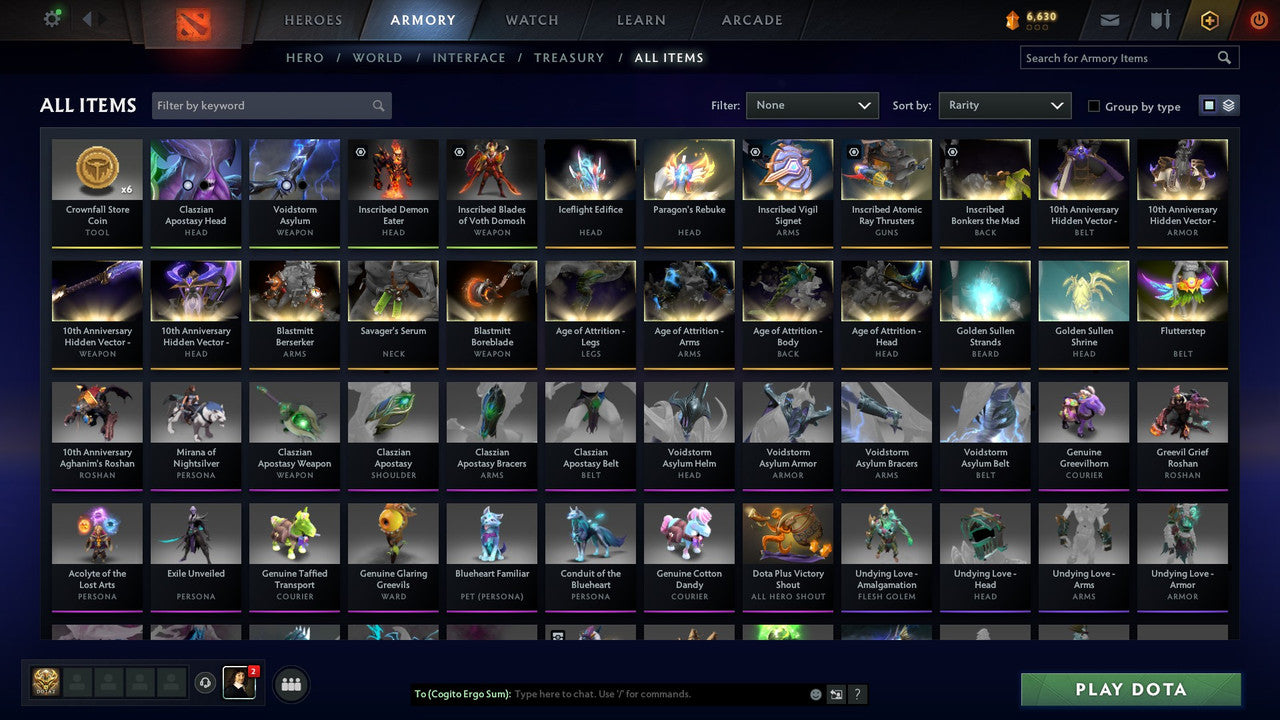
Task: Click the voice chat headset icon
Action: 206,683
